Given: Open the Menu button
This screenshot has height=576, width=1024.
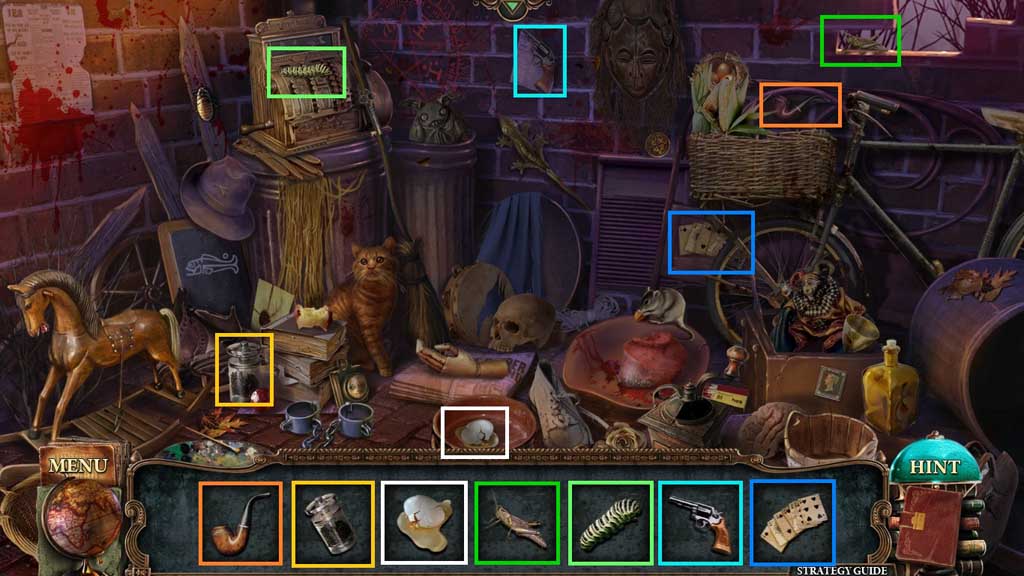Looking at the screenshot, I should [77, 466].
